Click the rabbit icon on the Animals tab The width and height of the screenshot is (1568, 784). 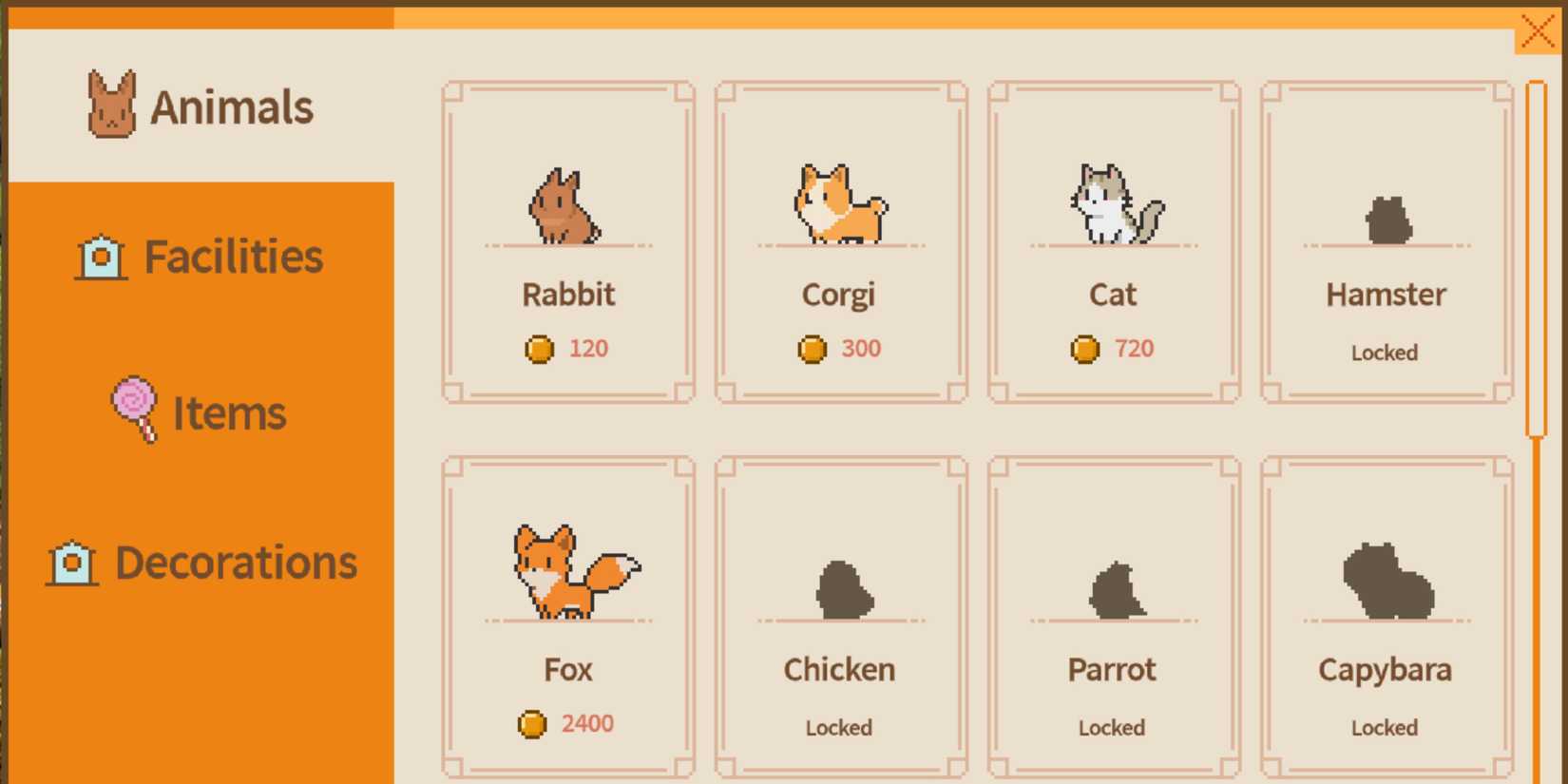[111, 105]
